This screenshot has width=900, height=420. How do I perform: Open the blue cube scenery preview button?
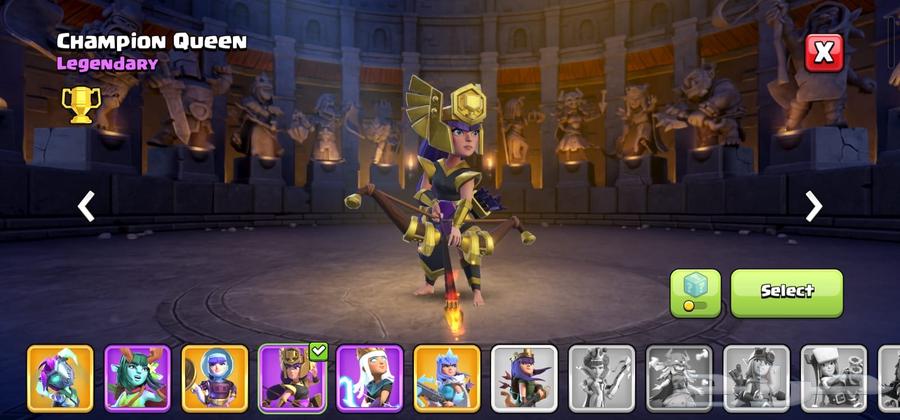point(695,292)
